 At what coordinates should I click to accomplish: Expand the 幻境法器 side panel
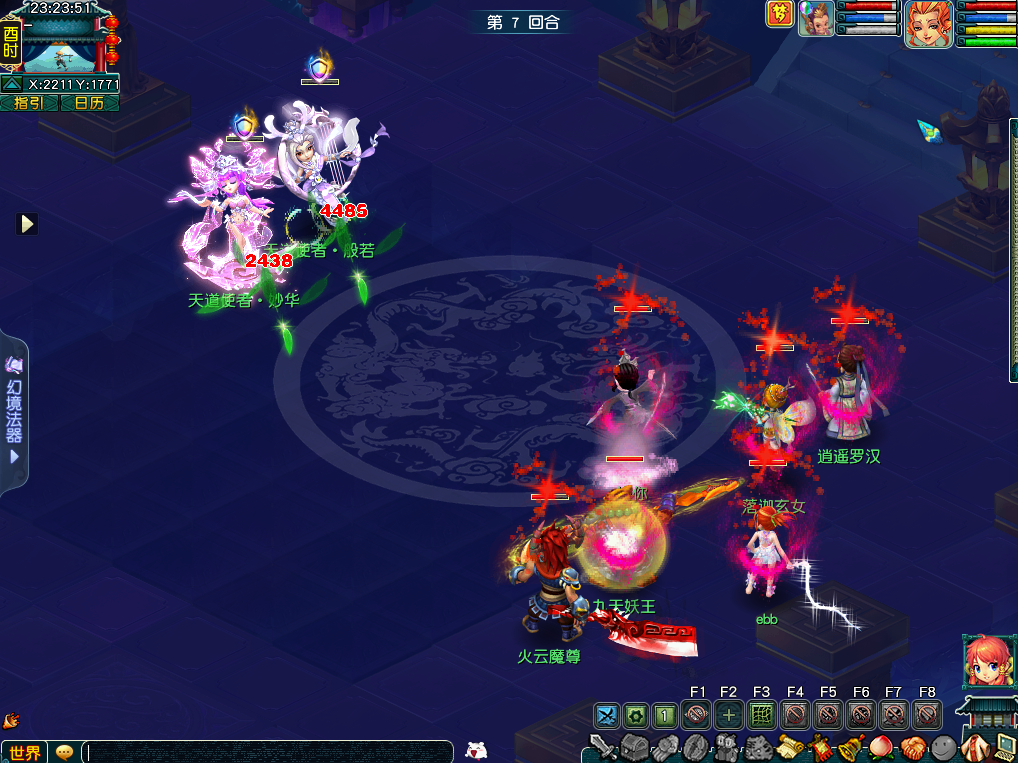[x=14, y=410]
